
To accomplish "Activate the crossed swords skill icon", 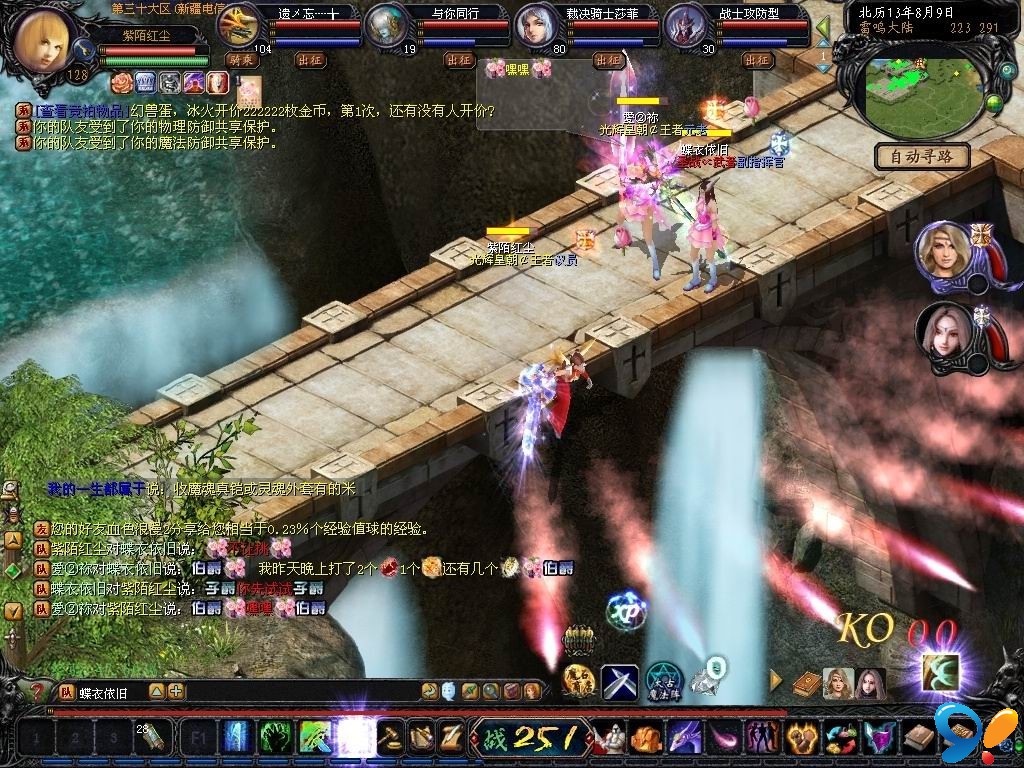I will [x=620, y=682].
